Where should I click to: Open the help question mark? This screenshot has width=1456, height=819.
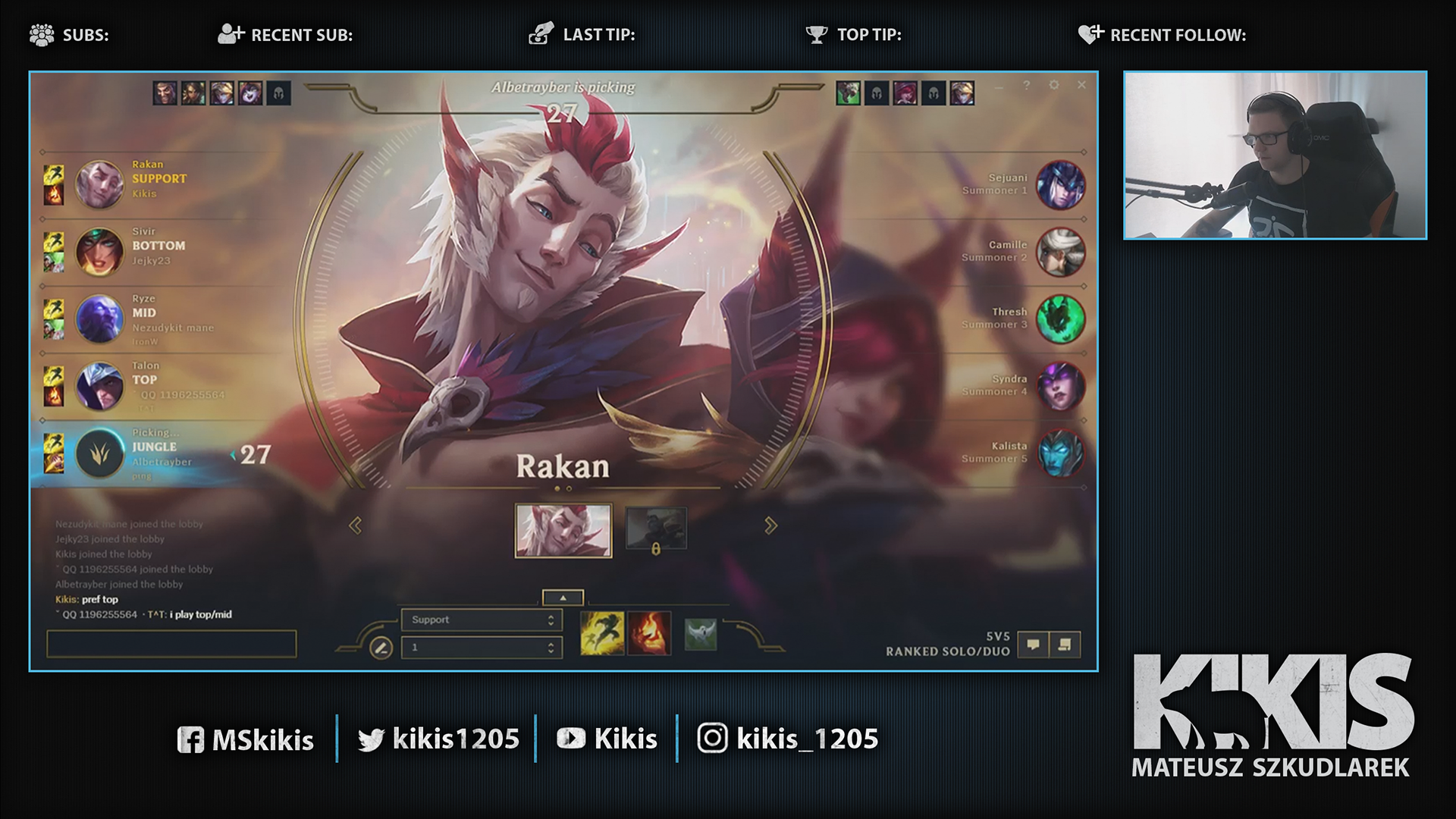[x=1026, y=85]
